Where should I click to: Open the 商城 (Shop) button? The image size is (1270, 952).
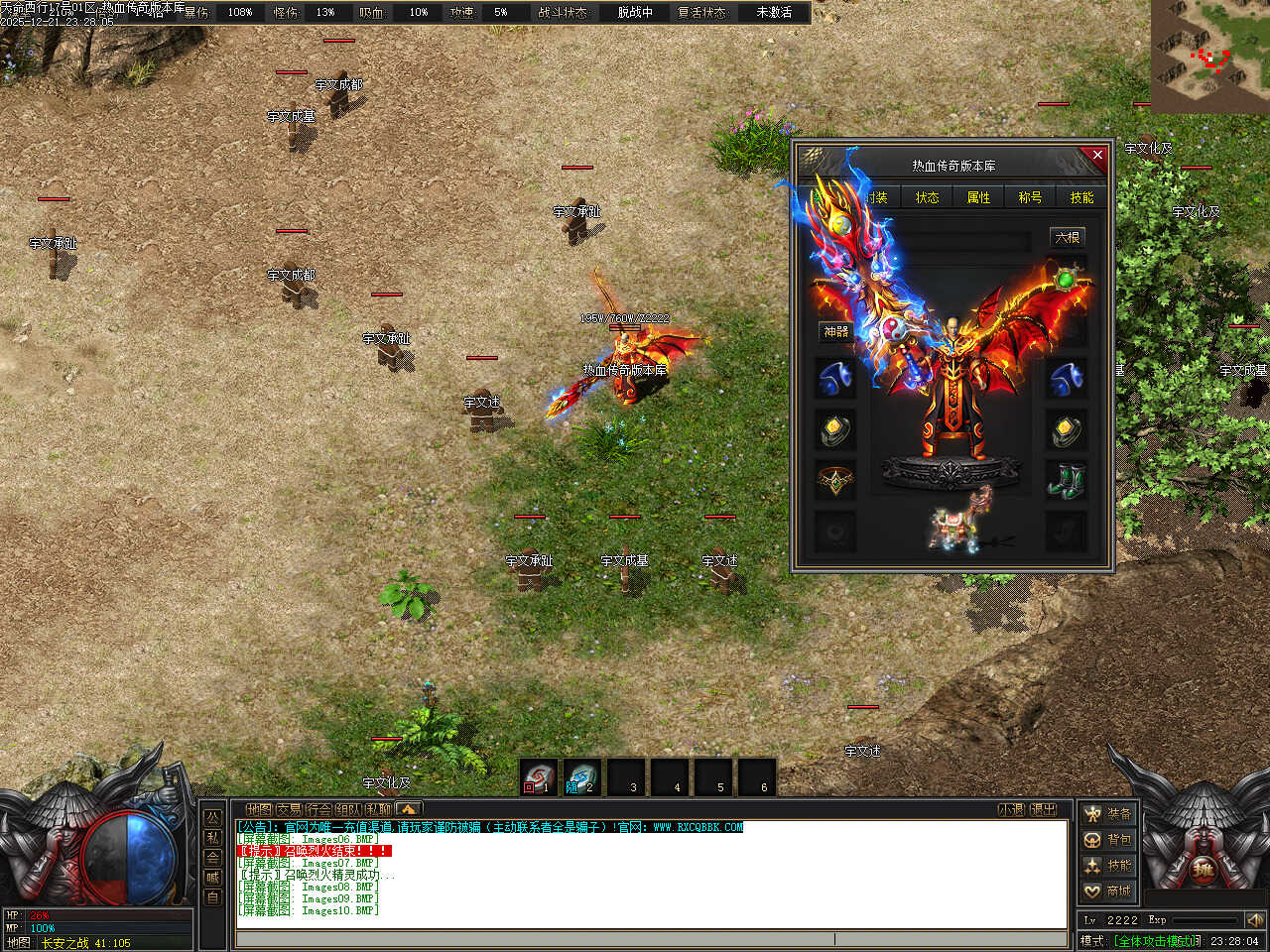(1107, 892)
